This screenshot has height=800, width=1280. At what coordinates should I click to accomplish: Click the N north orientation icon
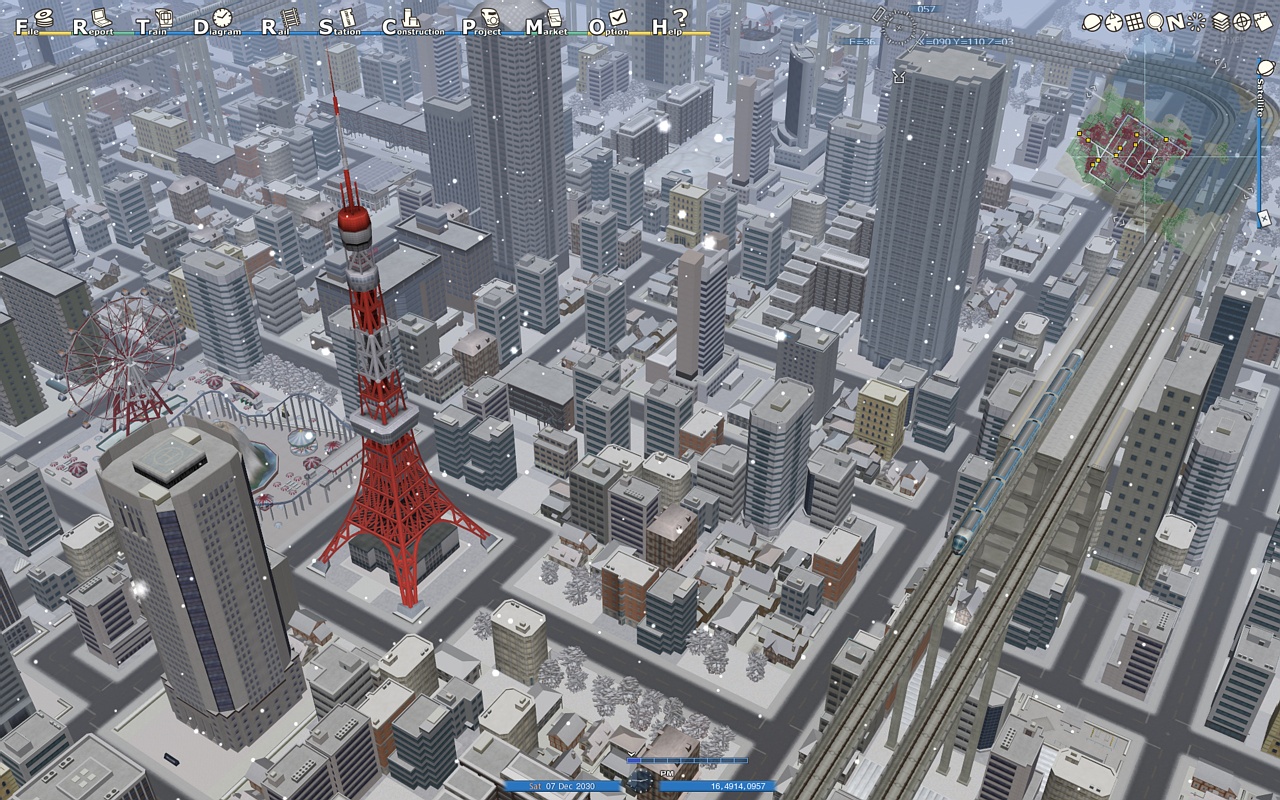1175,21
